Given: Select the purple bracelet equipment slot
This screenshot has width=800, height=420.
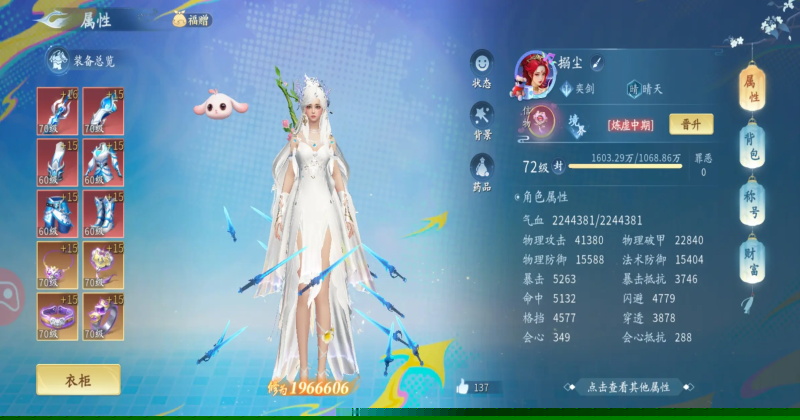Looking at the screenshot, I should [x=57, y=316].
